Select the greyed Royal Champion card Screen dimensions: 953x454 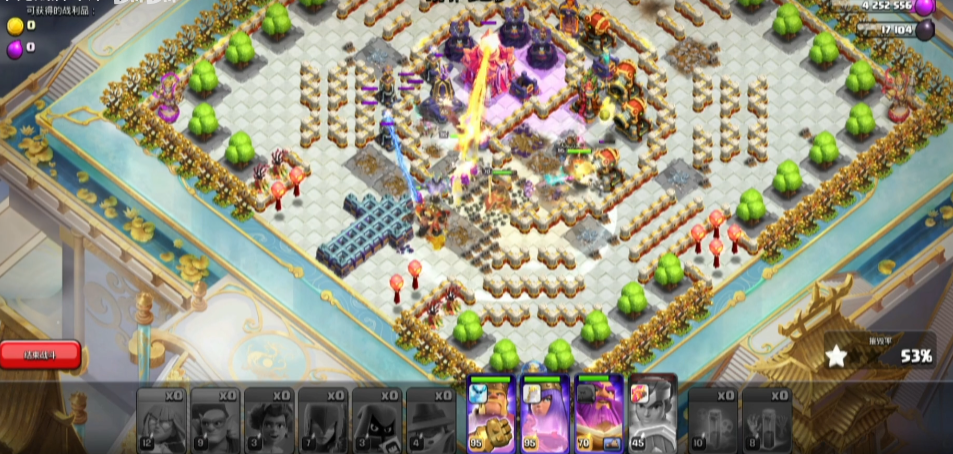coord(651,415)
